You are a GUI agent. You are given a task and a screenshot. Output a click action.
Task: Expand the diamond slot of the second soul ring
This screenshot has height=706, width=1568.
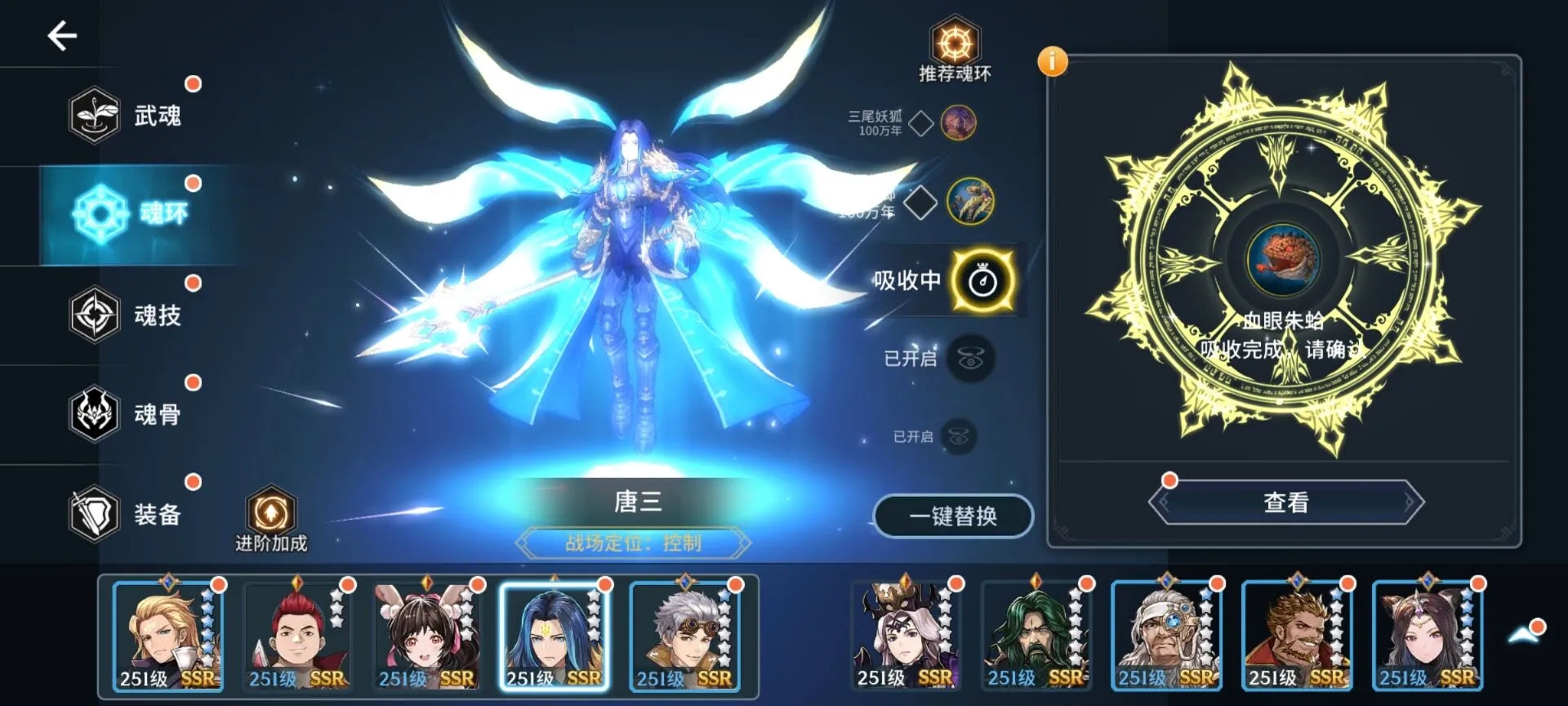coord(920,201)
